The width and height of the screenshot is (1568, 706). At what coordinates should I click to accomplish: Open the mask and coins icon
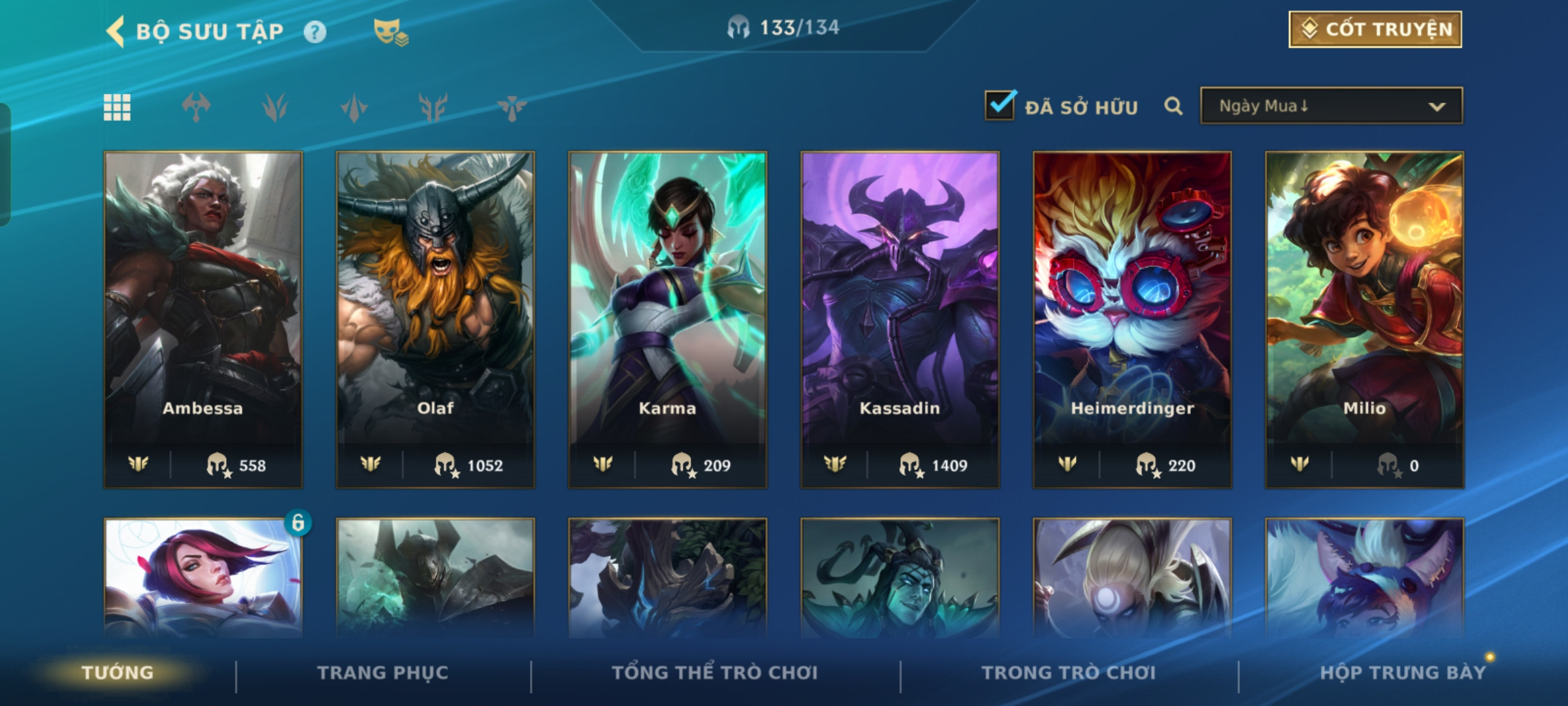(390, 31)
